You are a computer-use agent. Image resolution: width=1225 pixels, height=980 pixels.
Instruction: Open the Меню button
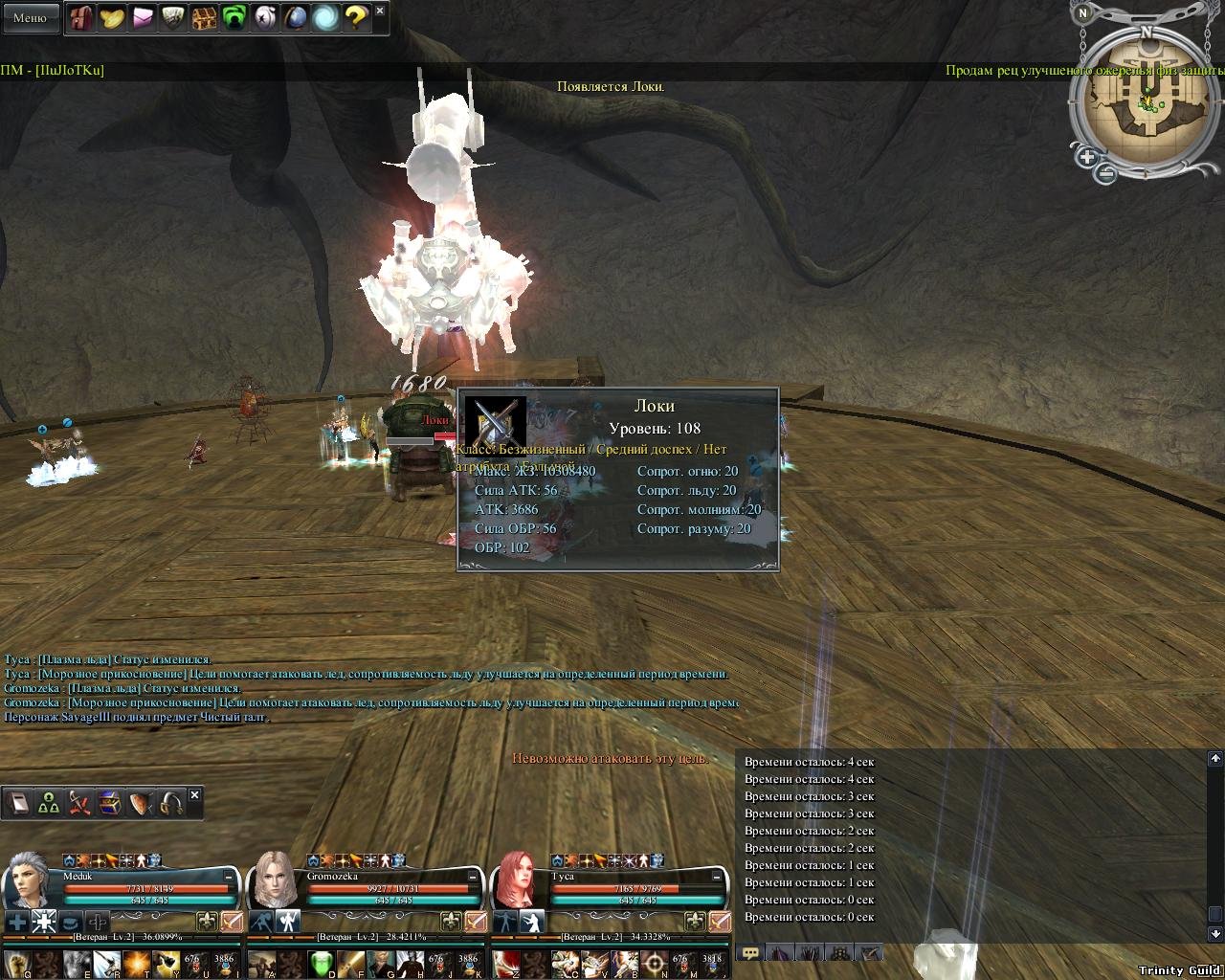(x=30, y=17)
